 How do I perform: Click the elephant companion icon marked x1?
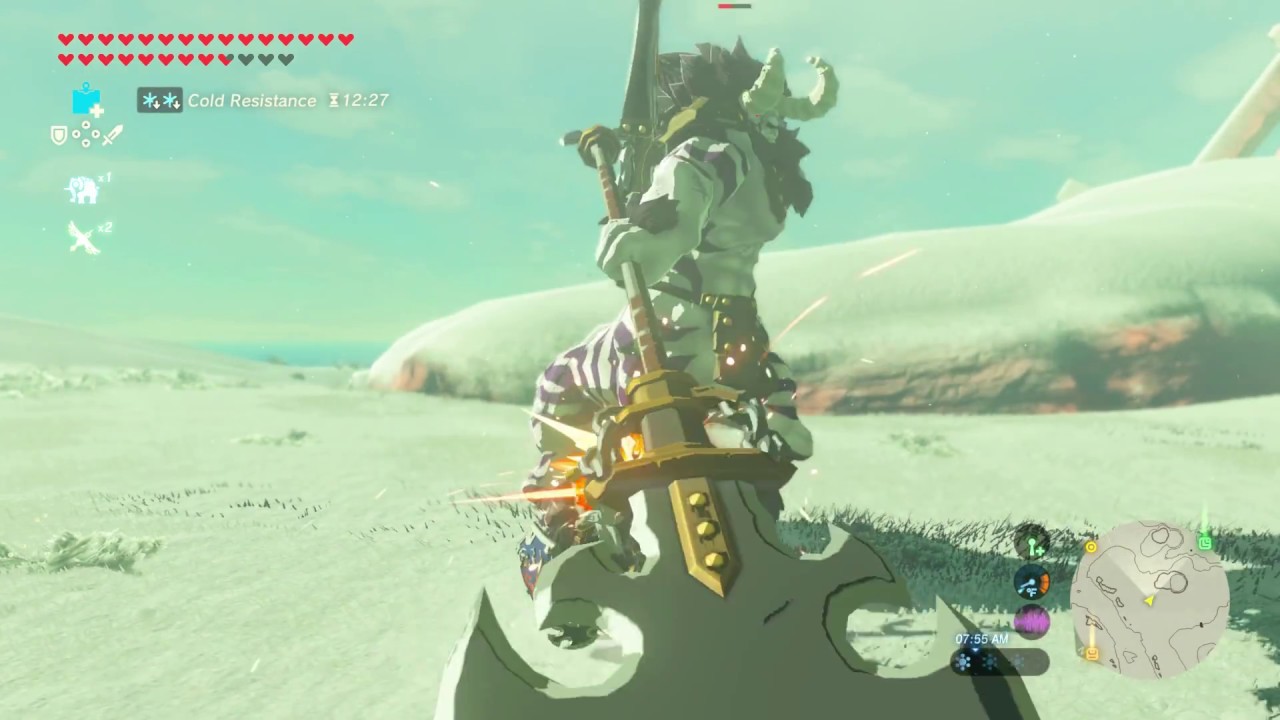pos(83,189)
